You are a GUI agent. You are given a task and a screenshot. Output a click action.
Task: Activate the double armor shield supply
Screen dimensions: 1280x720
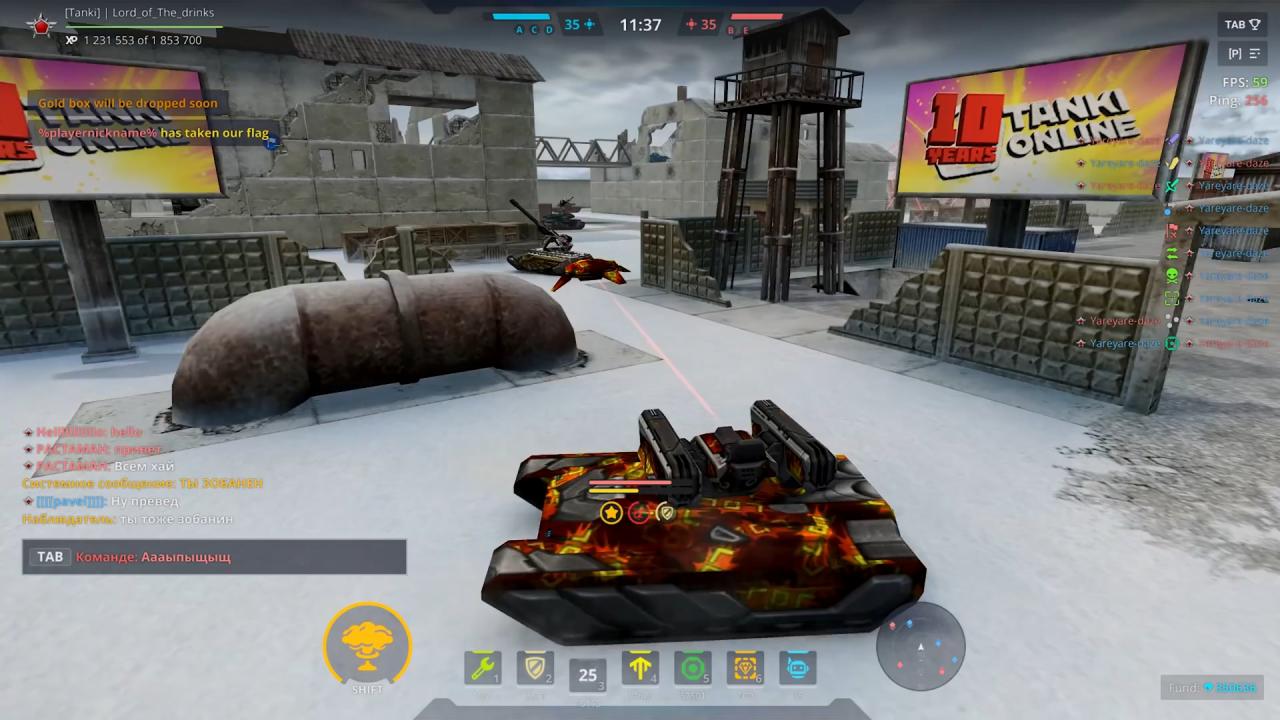tap(535, 668)
